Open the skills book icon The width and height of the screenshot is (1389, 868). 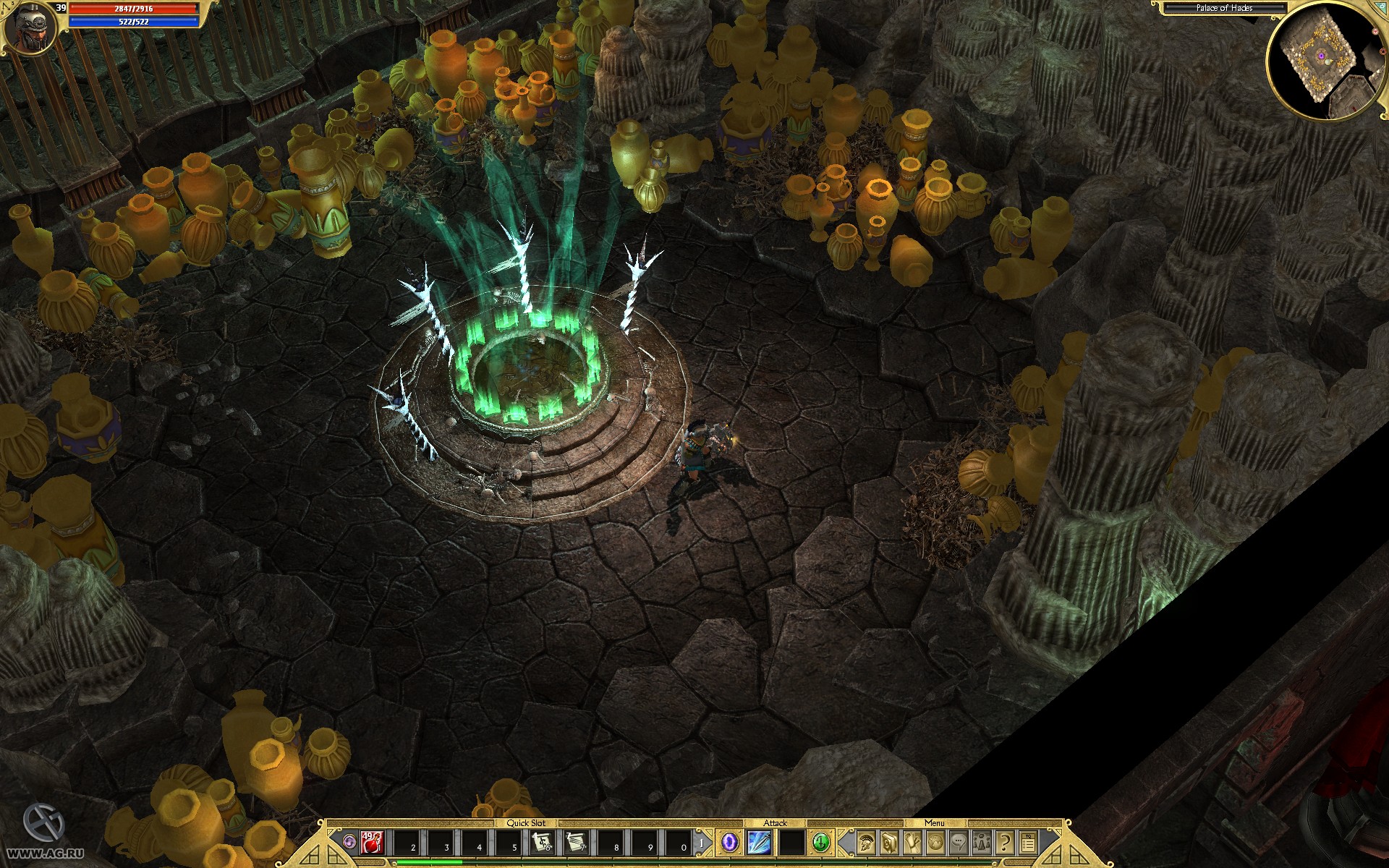[889, 843]
